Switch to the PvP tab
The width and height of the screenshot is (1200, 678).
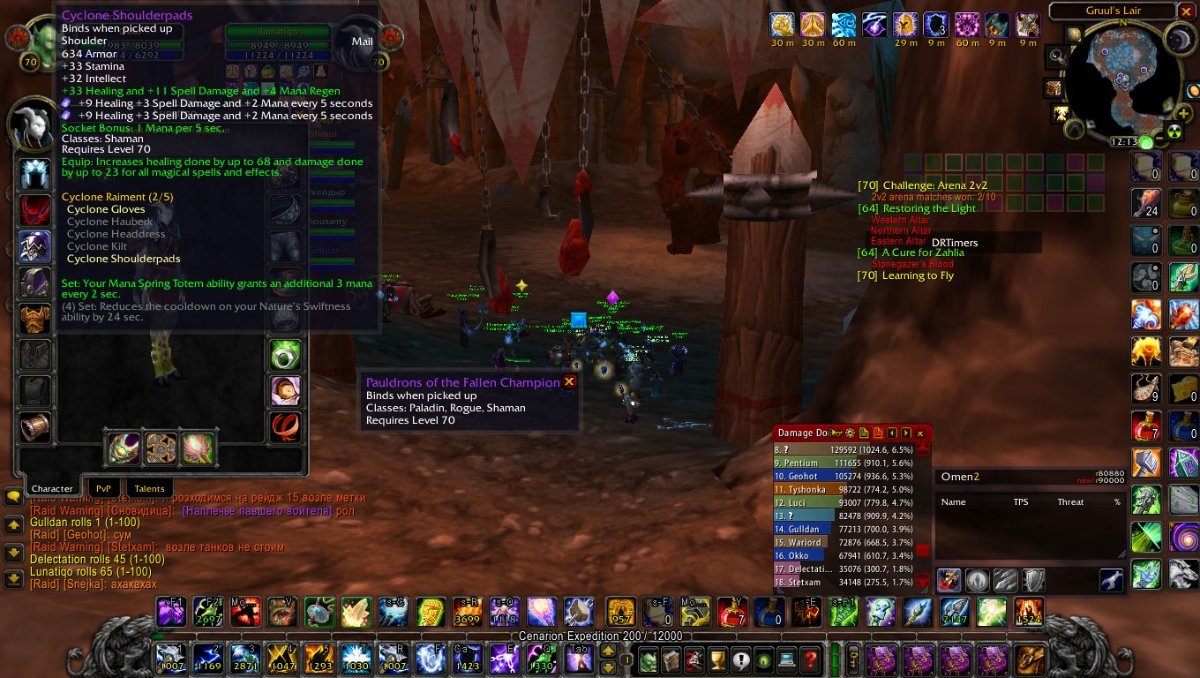102,488
